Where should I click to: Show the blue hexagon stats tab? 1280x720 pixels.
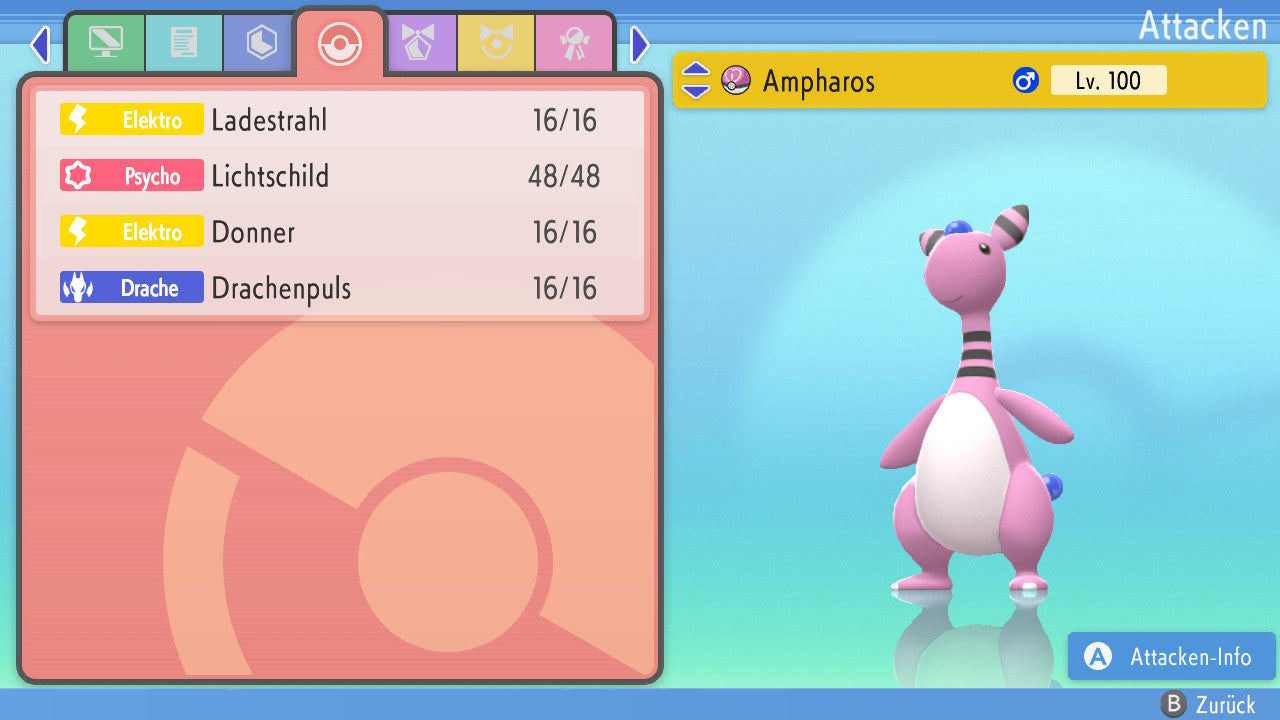(261, 42)
